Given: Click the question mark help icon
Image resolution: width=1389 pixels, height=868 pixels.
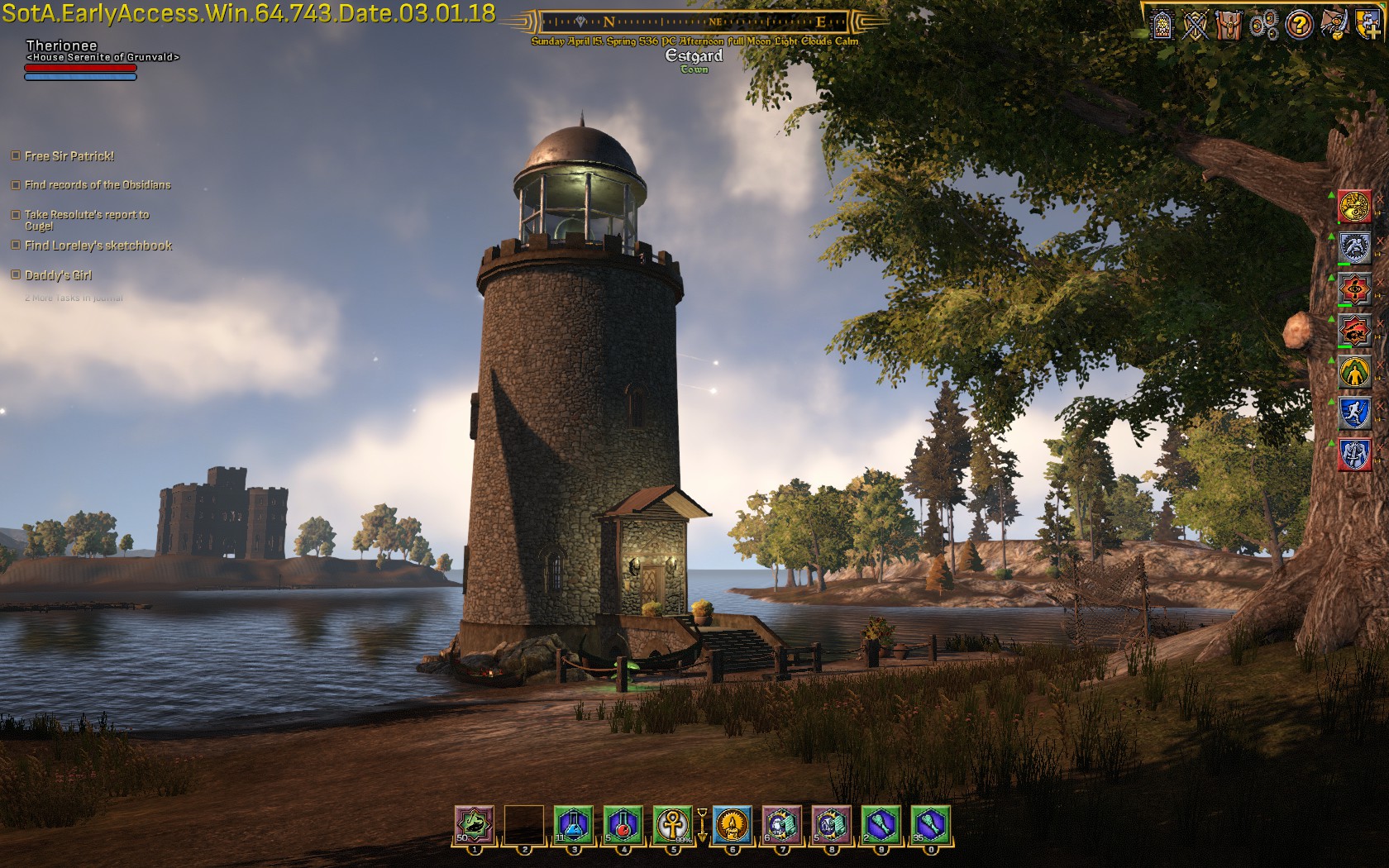Looking at the screenshot, I should (x=1299, y=25).
